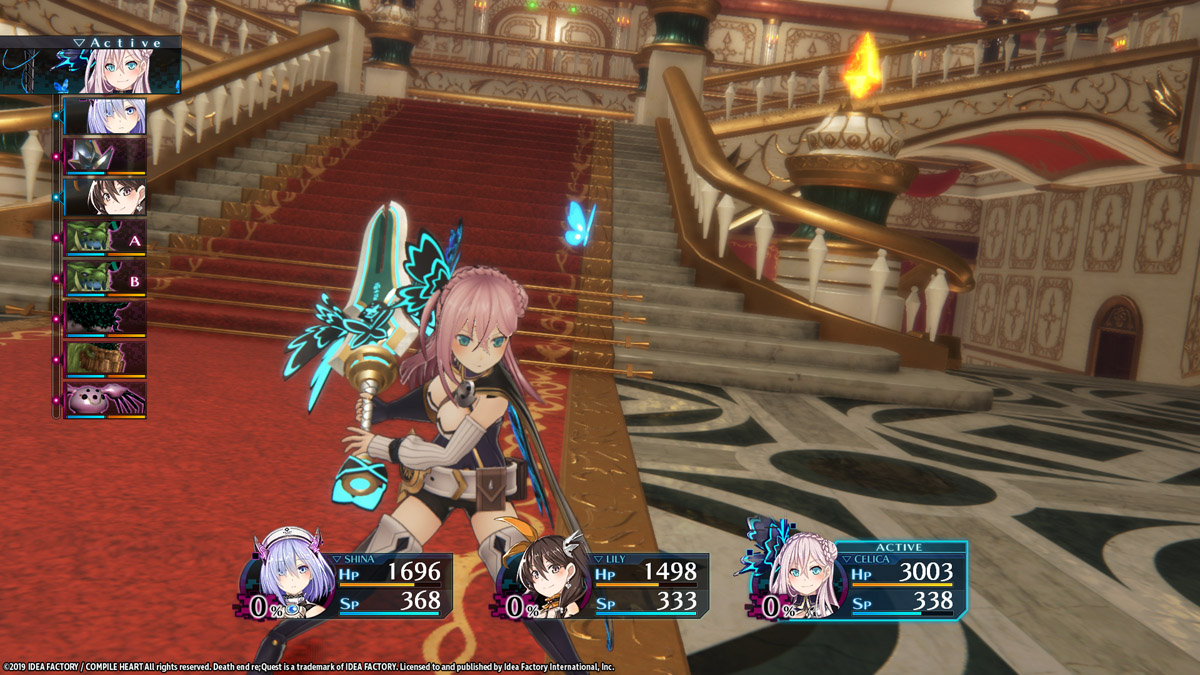Select the dark glitched enemy turn entry

click(105, 319)
